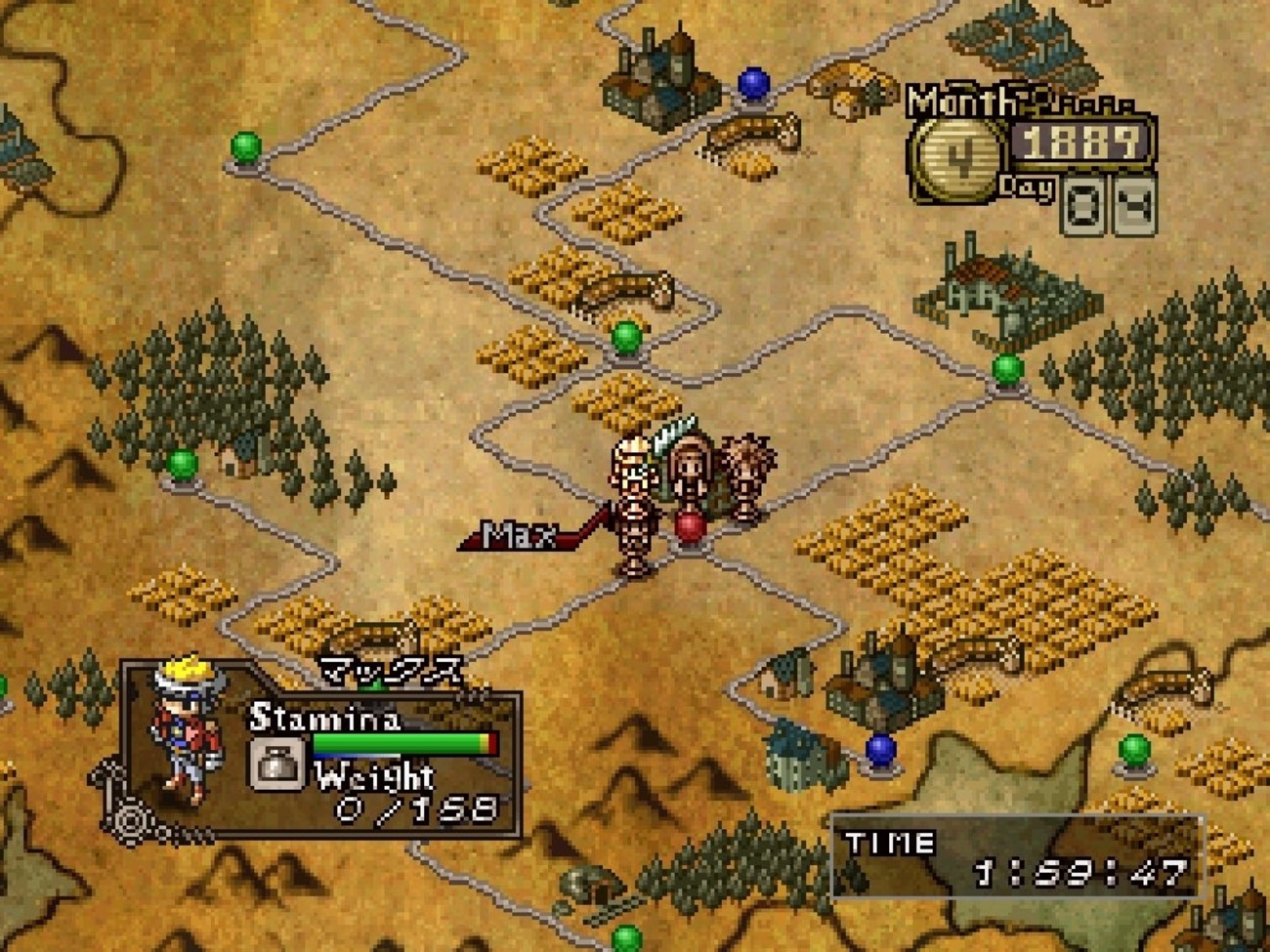This screenshot has height=952, width=1270.
Task: Click the Max name tag pointing at the party
Action: point(520,534)
